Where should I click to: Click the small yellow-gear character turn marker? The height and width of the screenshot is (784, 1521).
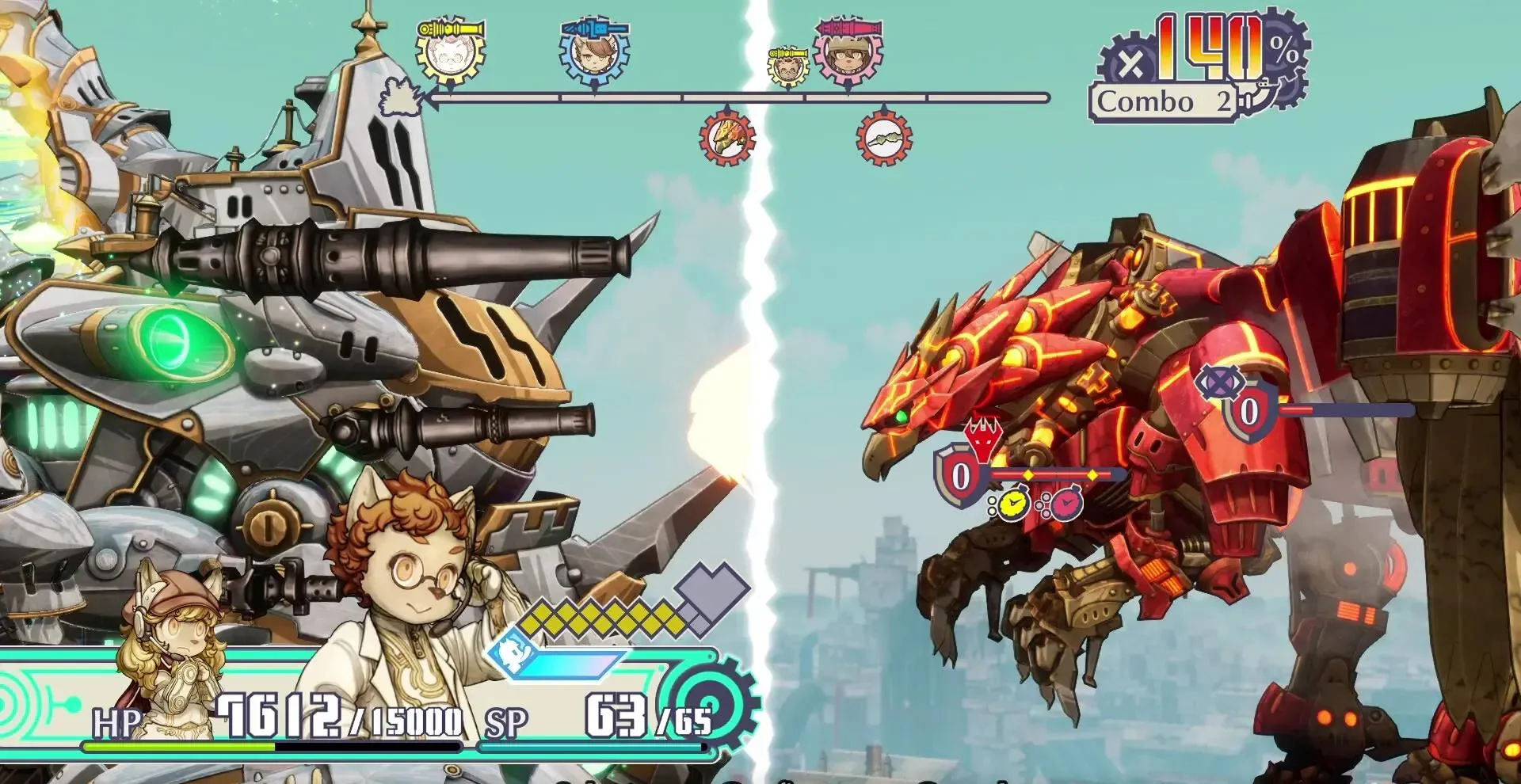(x=787, y=67)
